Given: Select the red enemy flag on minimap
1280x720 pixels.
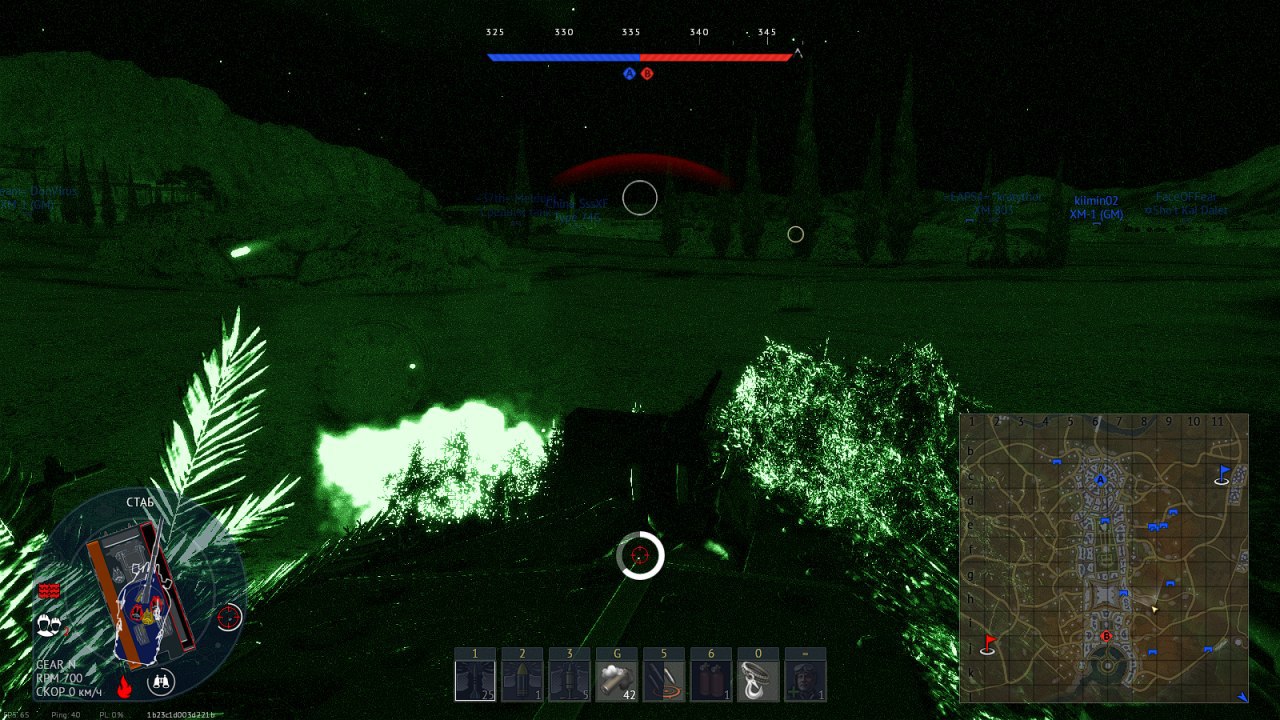Looking at the screenshot, I should (x=989, y=644).
